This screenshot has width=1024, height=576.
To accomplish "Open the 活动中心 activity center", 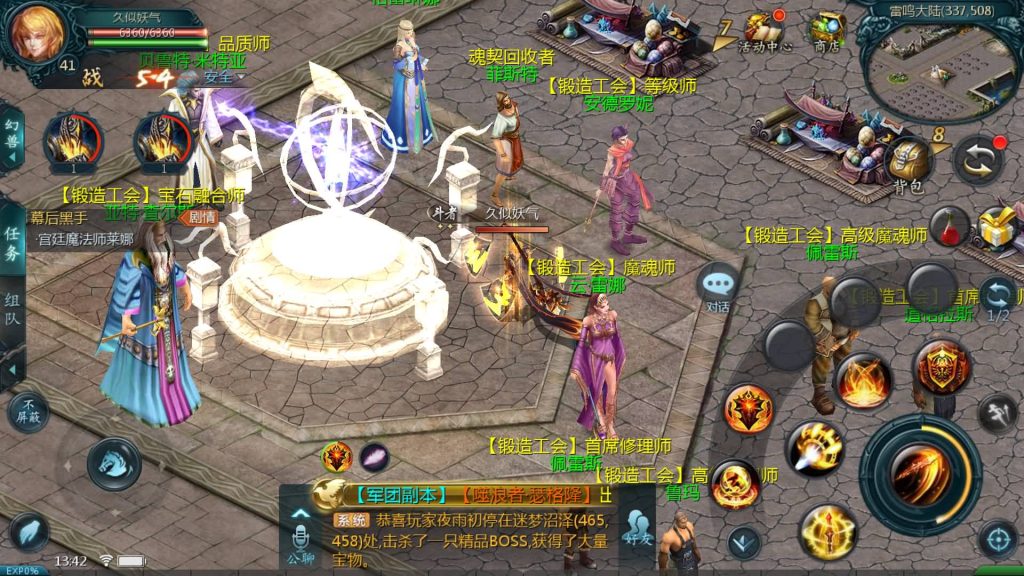I will click(x=765, y=32).
